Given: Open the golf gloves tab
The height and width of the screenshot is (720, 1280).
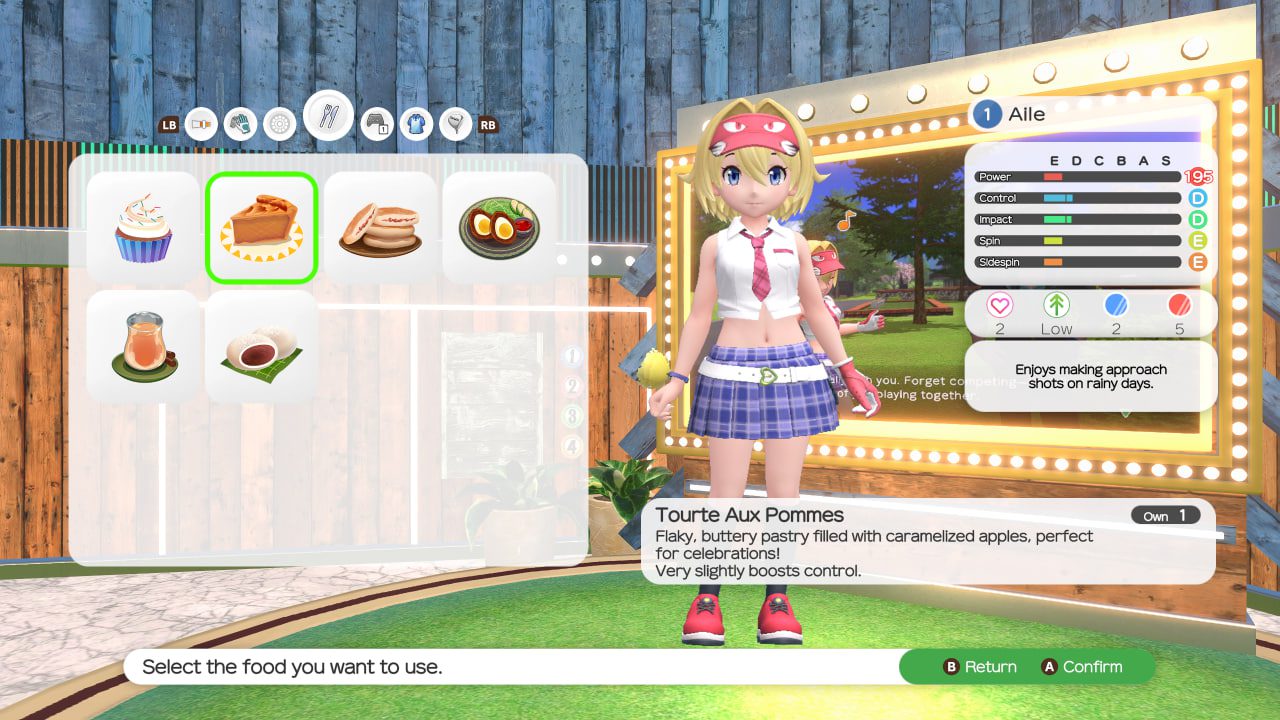Looking at the screenshot, I should click(x=240, y=124).
